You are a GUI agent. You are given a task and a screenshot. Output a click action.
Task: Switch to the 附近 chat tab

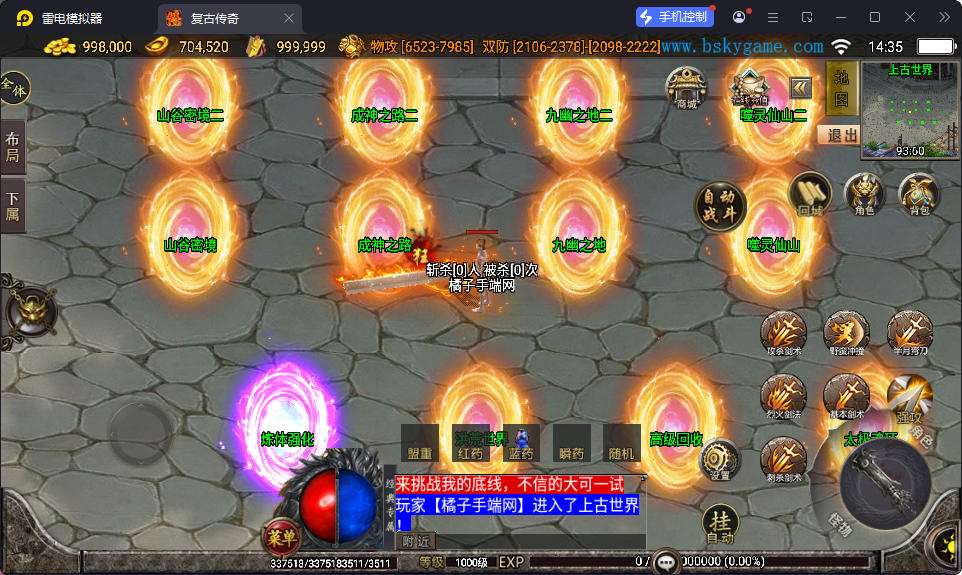click(416, 541)
